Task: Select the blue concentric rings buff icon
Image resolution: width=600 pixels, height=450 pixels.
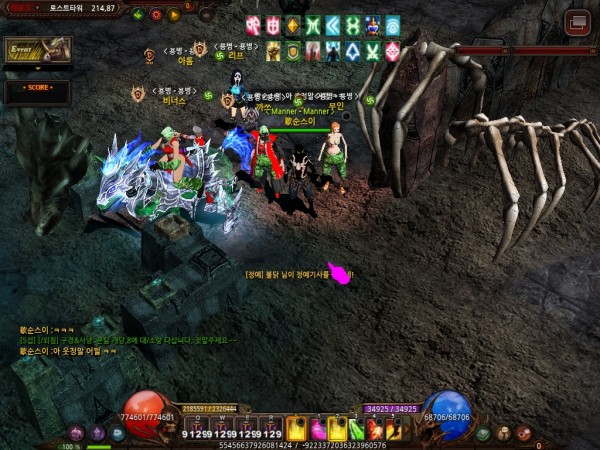Action: (393, 25)
